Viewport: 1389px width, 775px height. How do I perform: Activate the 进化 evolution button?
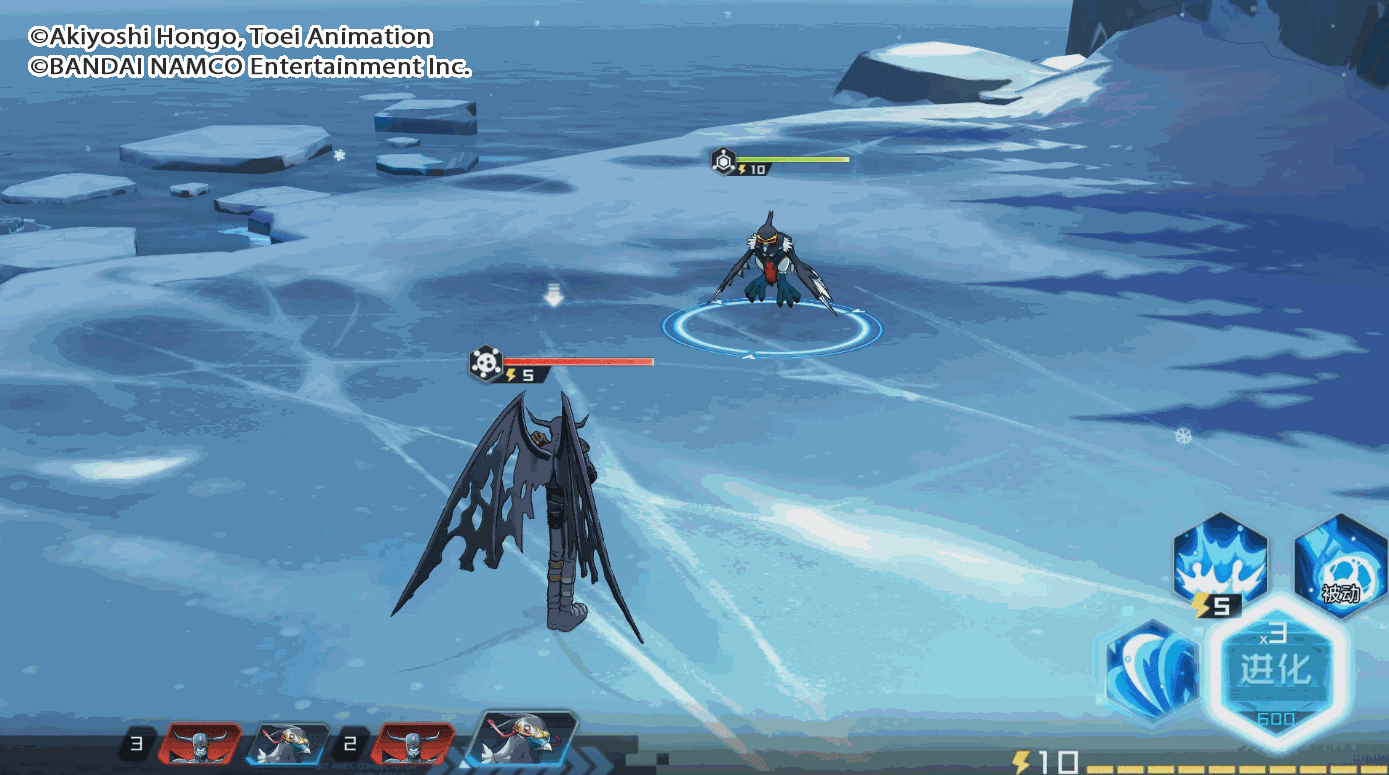pyautogui.click(x=1275, y=671)
